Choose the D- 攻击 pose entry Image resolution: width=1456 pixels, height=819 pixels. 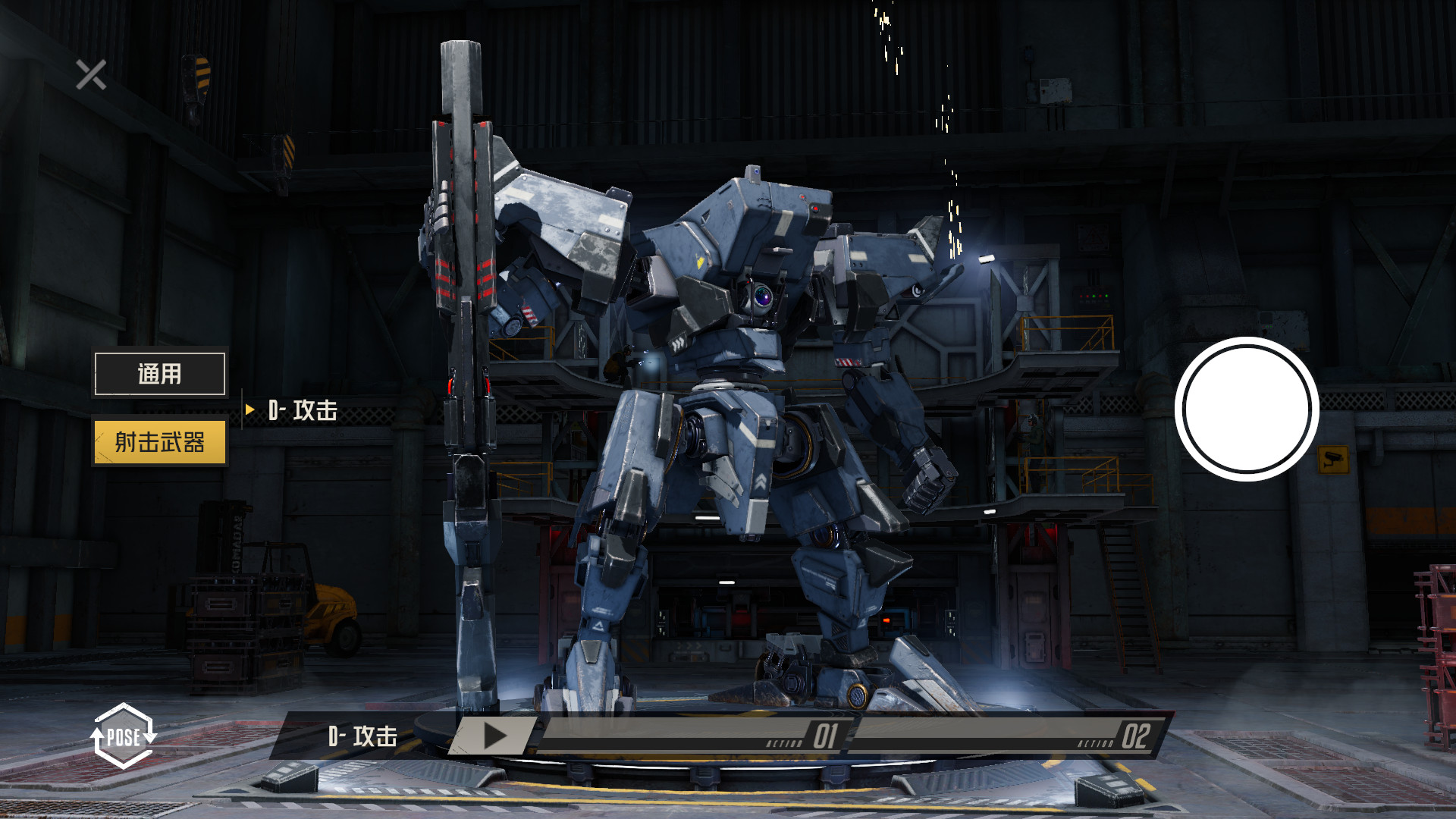tap(303, 410)
